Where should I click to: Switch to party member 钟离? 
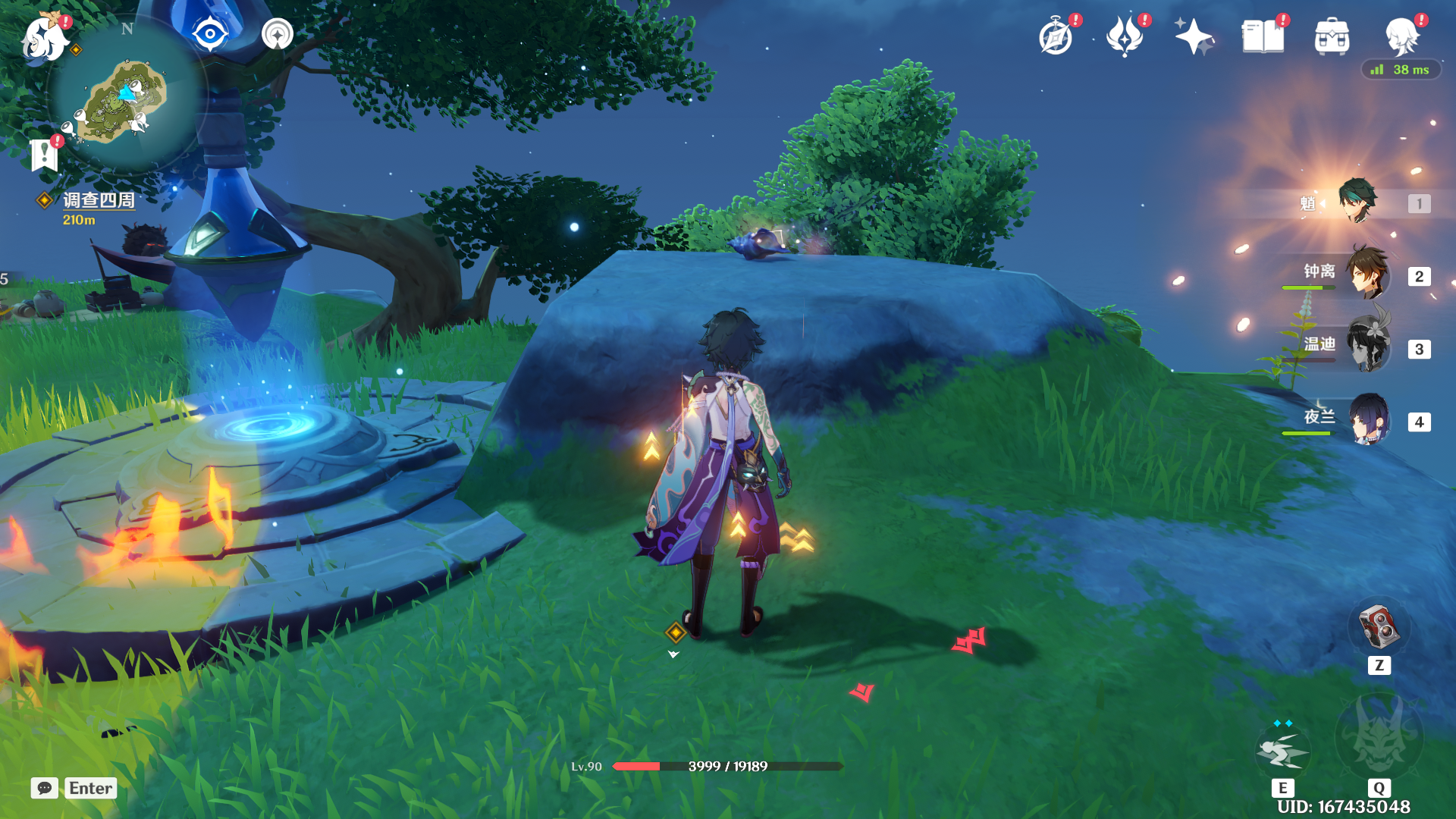tap(1367, 273)
